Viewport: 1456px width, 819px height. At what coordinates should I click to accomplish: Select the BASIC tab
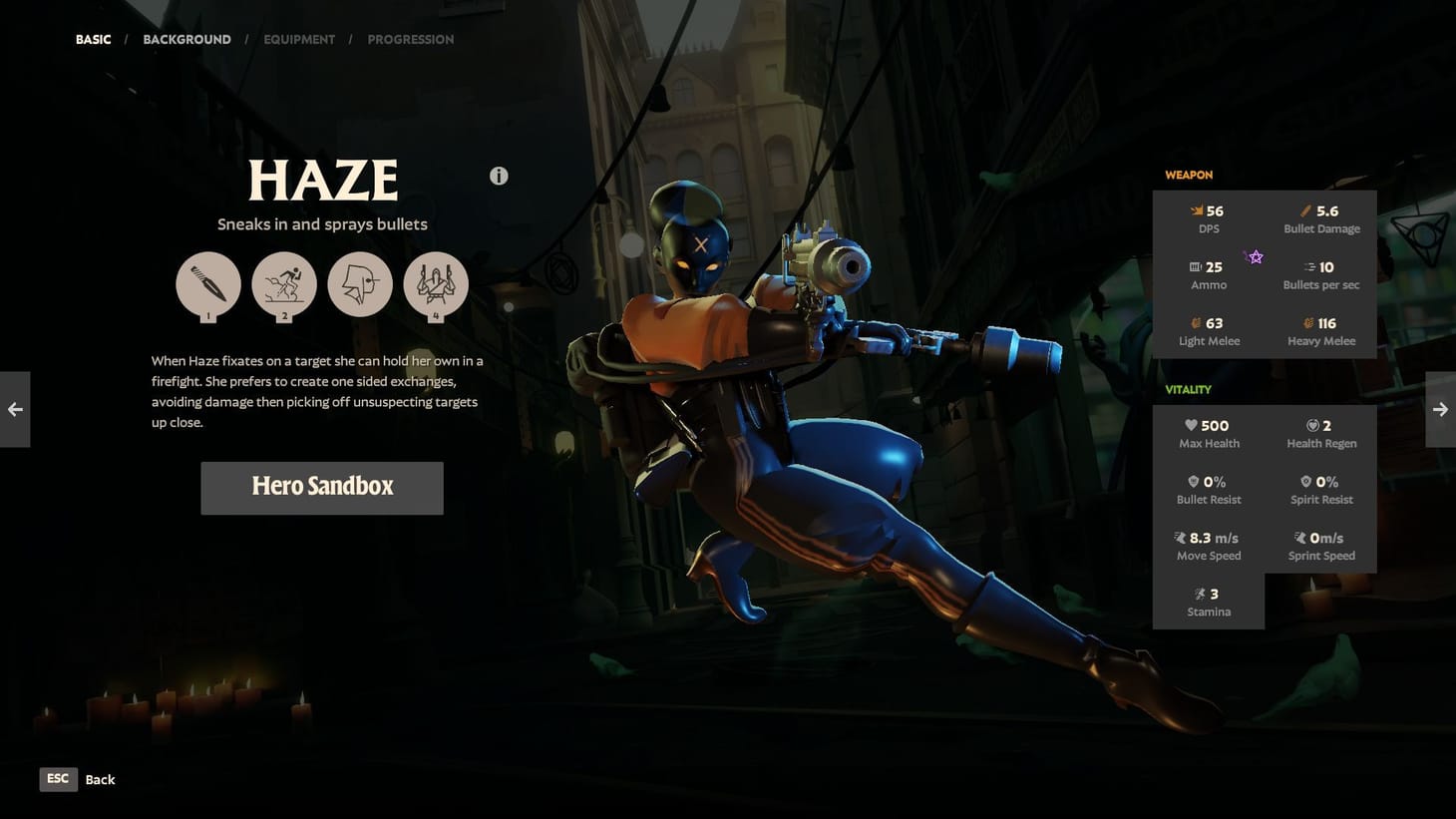click(93, 39)
